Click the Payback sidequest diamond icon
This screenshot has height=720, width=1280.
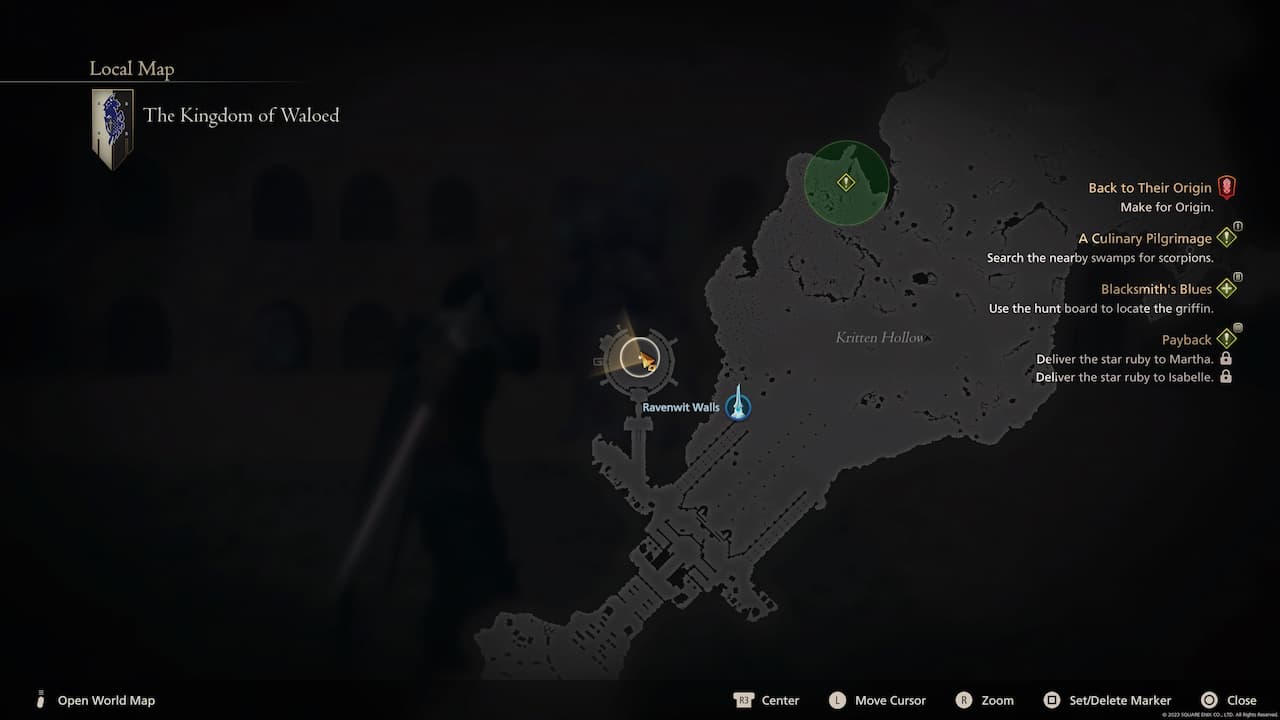(x=1227, y=338)
